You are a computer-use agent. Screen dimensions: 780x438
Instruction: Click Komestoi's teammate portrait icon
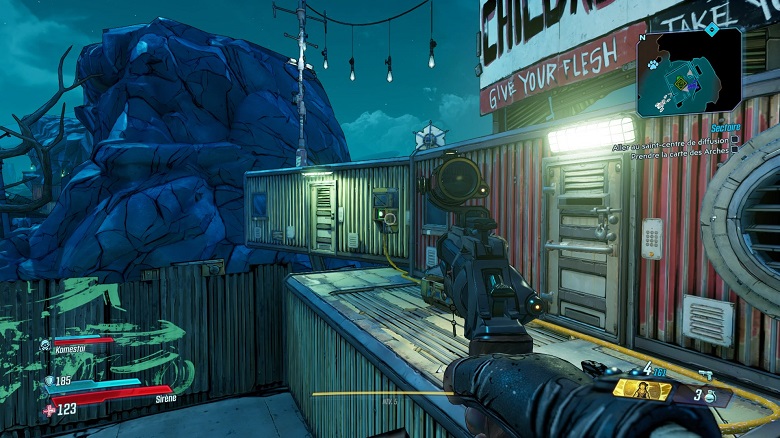coord(46,345)
